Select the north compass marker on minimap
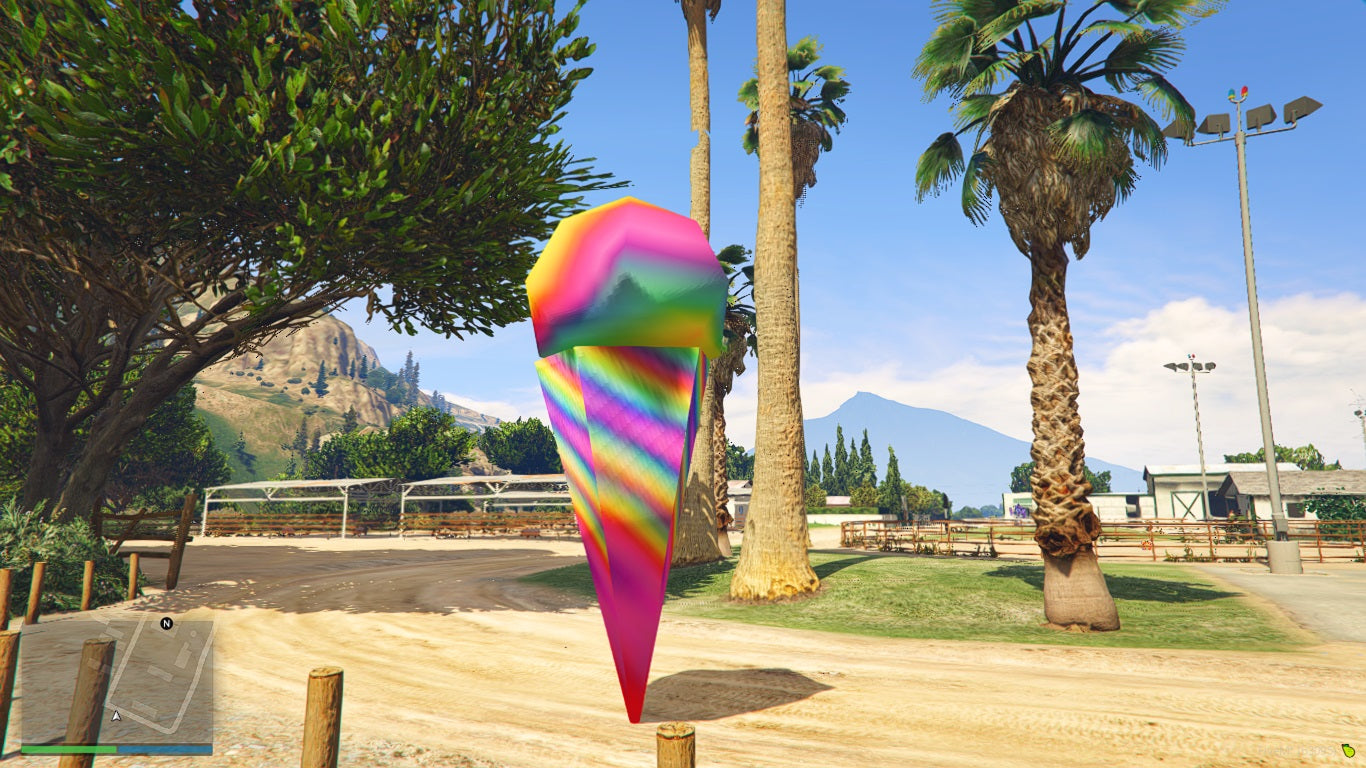Image resolution: width=1366 pixels, height=768 pixels. [167, 624]
